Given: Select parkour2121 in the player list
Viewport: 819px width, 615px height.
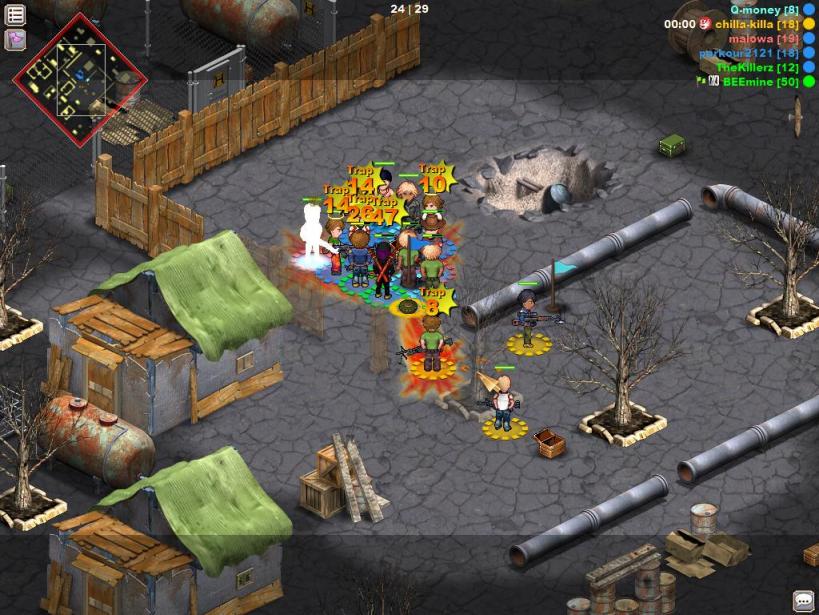Looking at the screenshot, I should pos(748,53).
